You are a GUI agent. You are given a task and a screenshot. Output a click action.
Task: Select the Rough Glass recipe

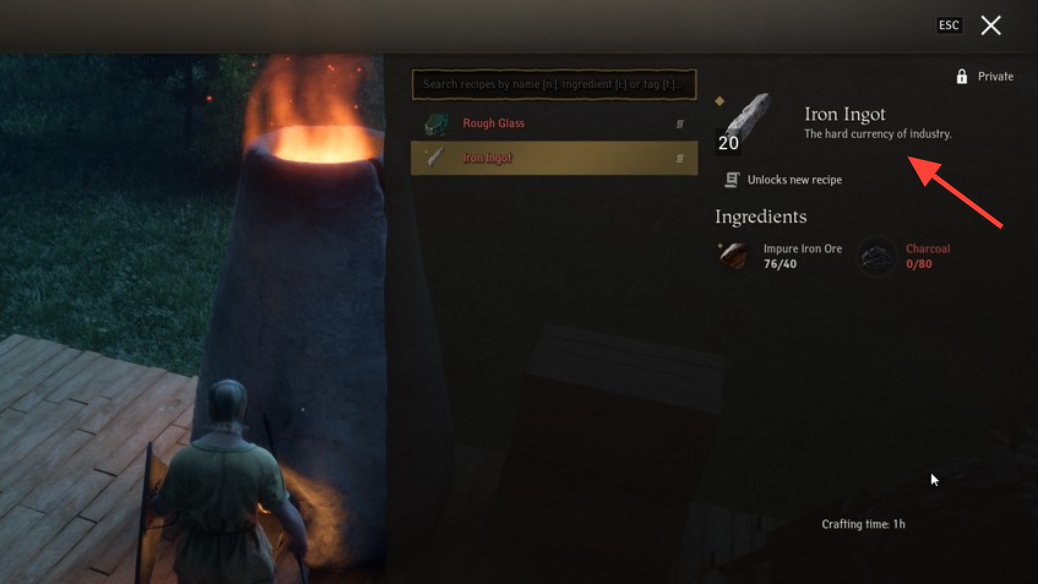click(554, 124)
